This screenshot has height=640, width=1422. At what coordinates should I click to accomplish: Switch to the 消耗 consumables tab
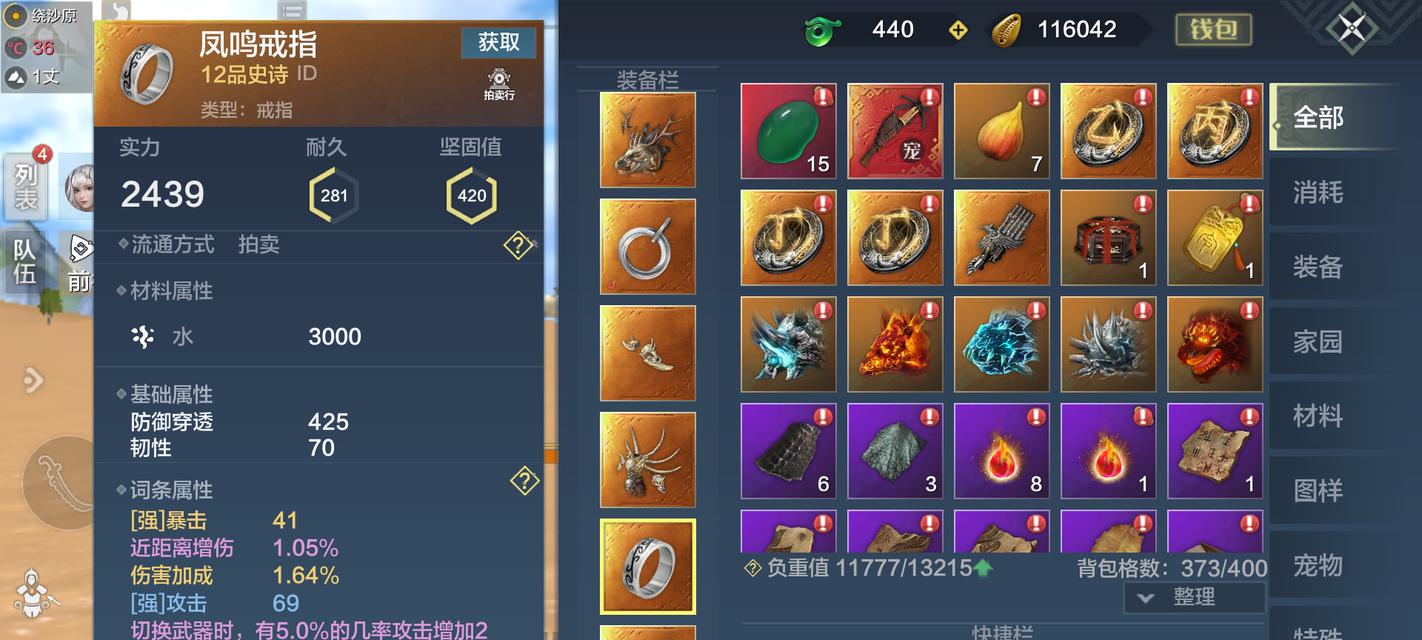coord(1318,192)
